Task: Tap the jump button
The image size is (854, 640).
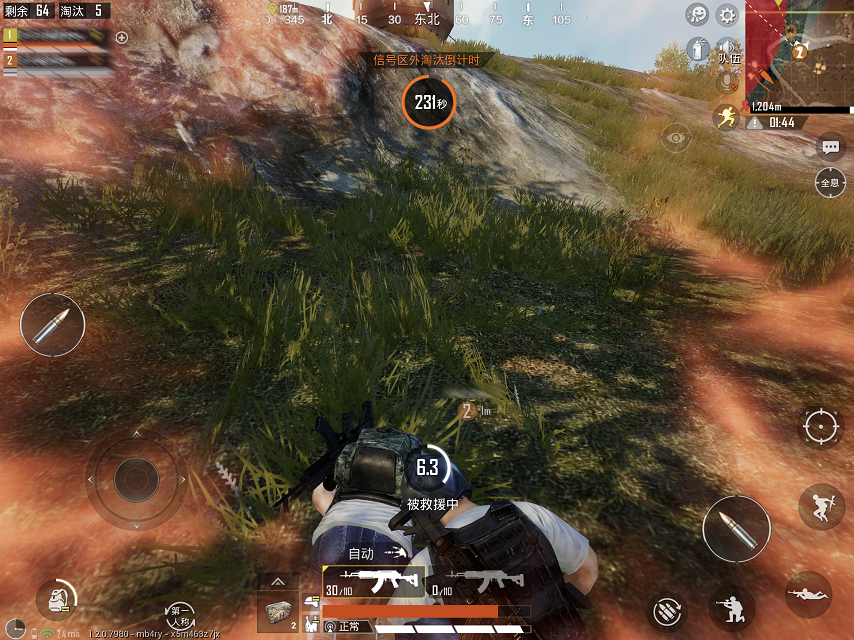Action: 821,507
